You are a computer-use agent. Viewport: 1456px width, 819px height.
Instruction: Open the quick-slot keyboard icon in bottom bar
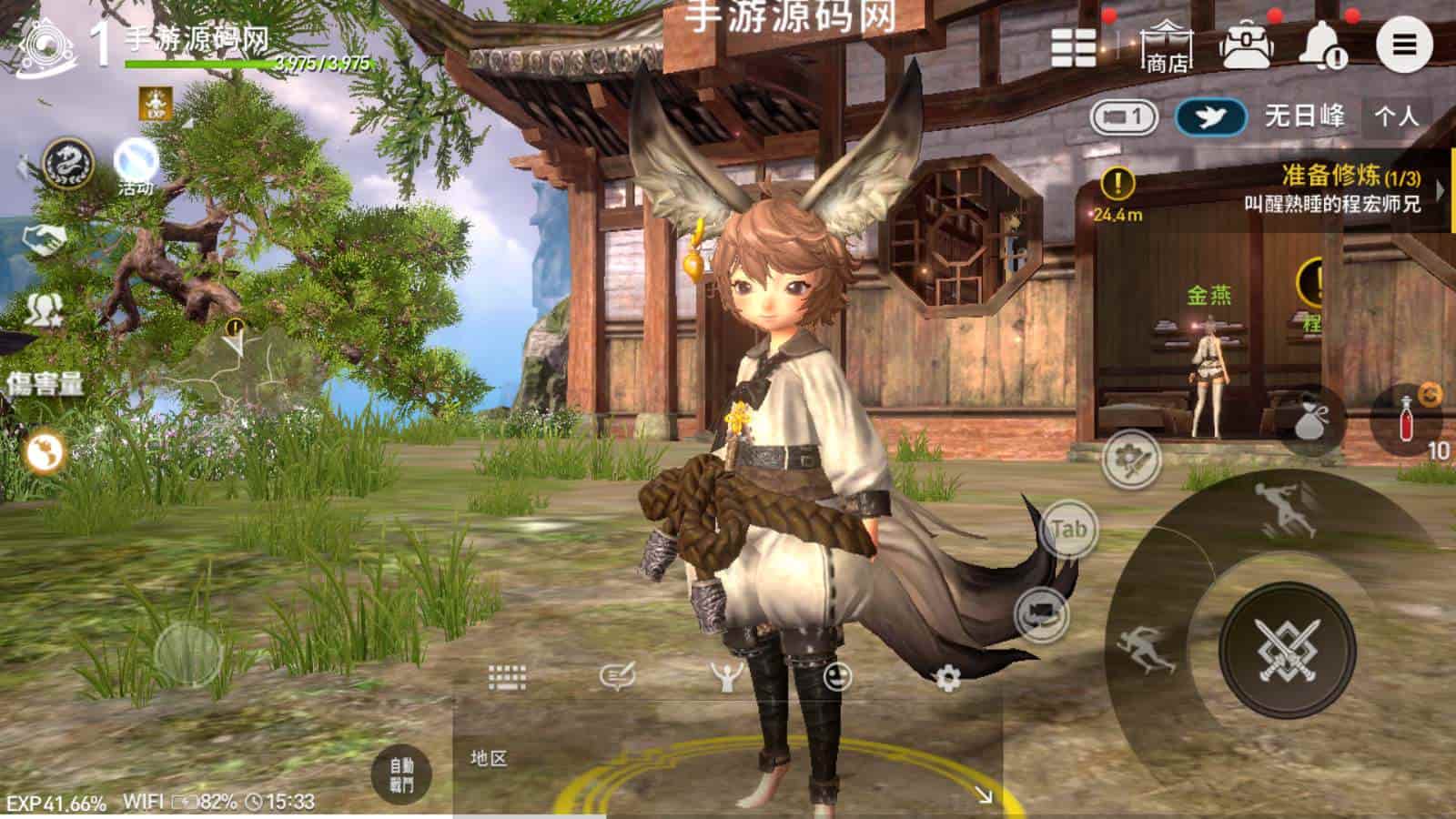[505, 675]
